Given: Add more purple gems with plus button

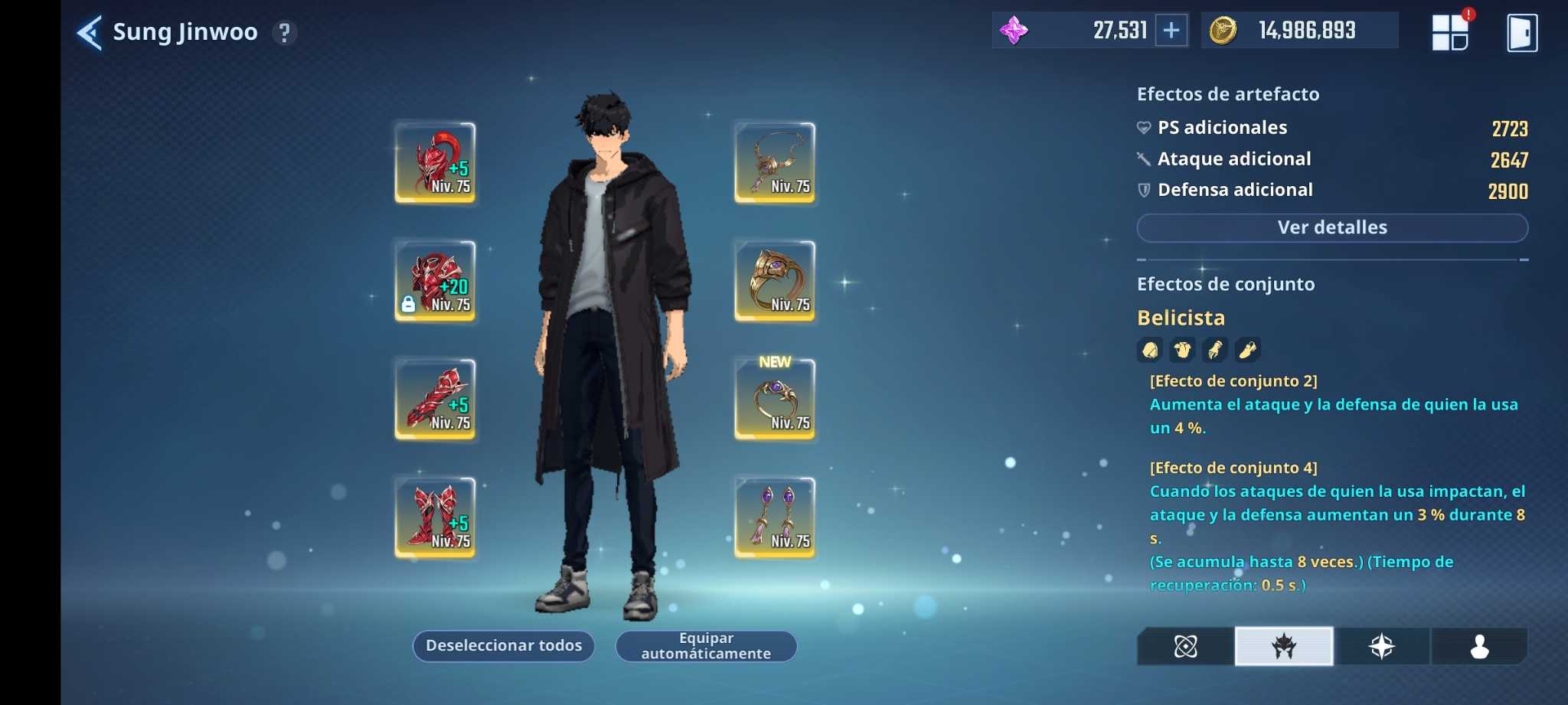Looking at the screenshot, I should coord(1171,31).
